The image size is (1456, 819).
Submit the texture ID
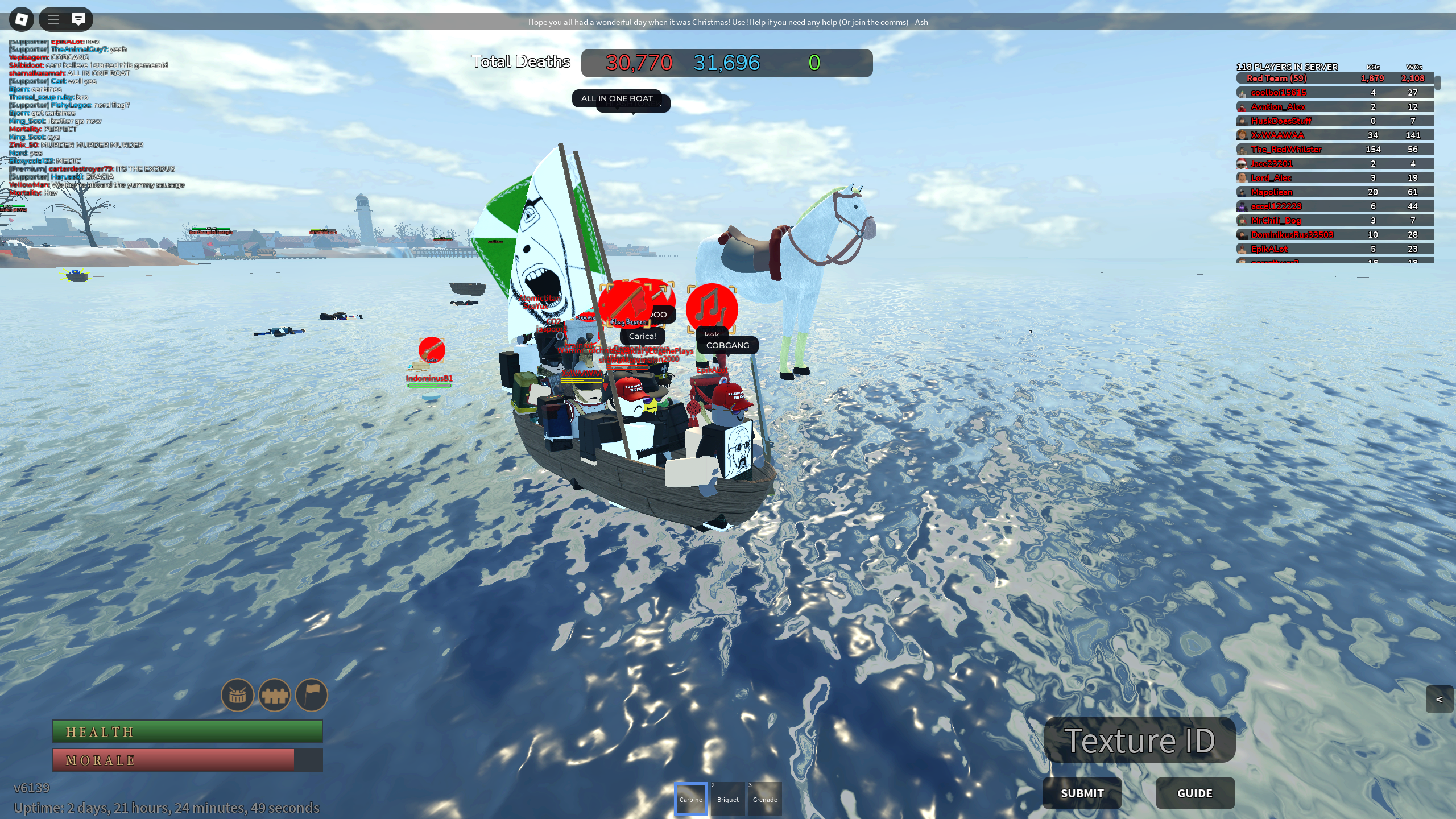click(x=1082, y=793)
